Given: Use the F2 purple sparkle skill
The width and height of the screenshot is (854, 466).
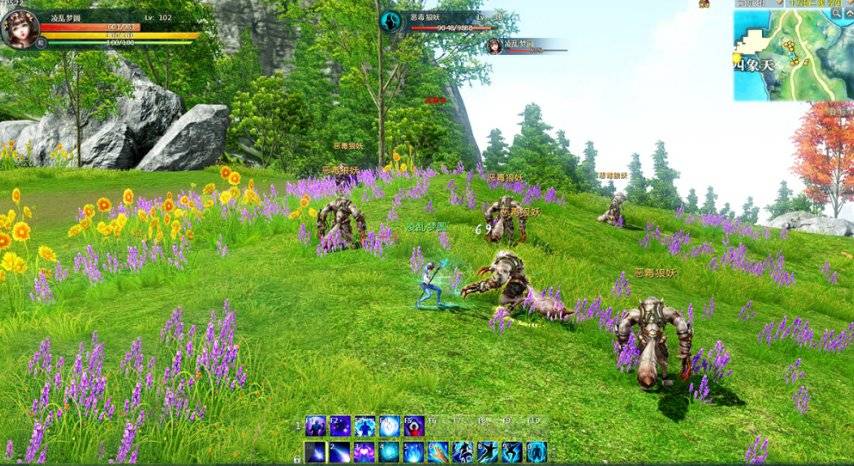Looking at the screenshot, I should (x=341, y=426).
